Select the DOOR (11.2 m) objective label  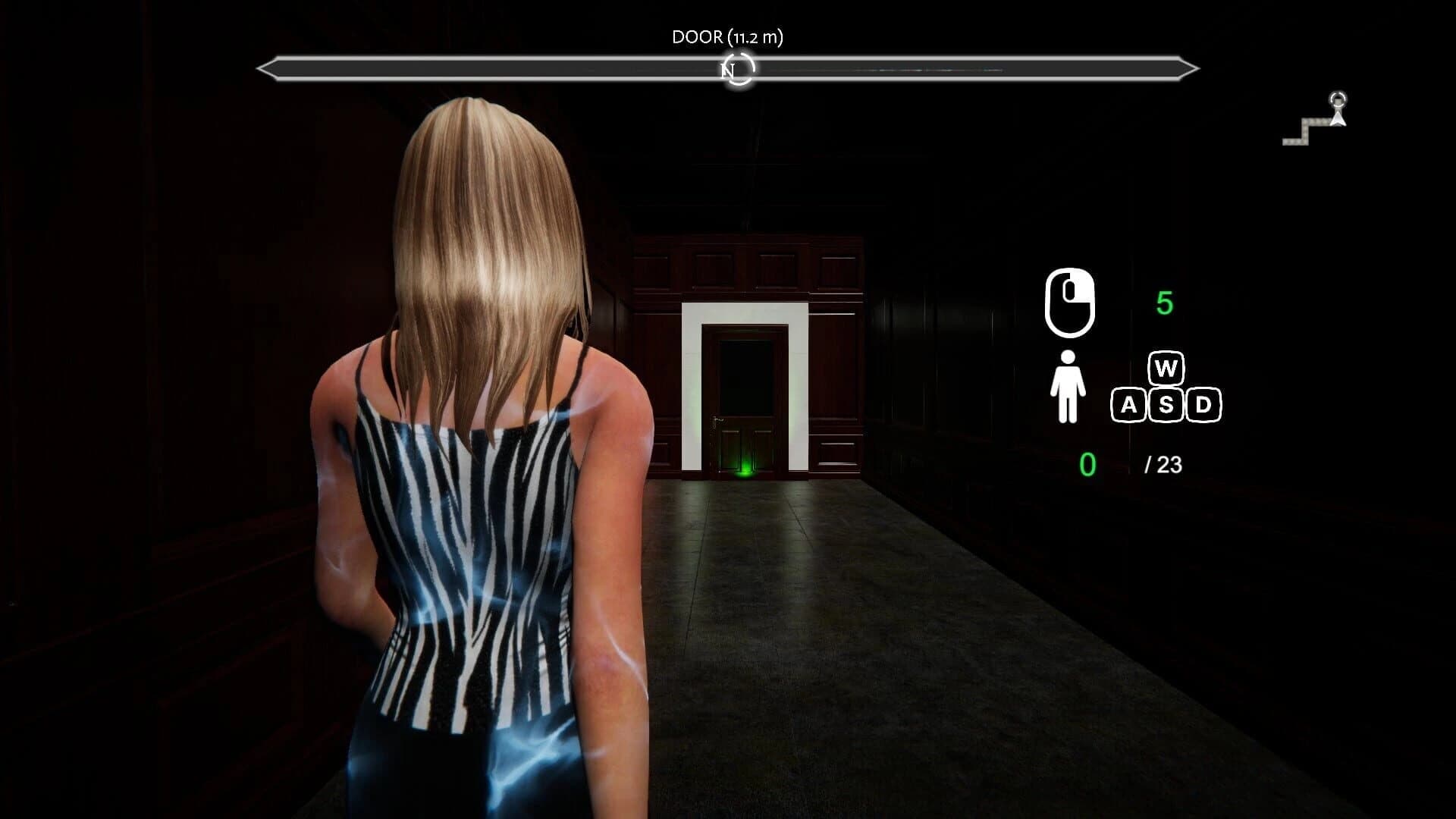(x=728, y=35)
